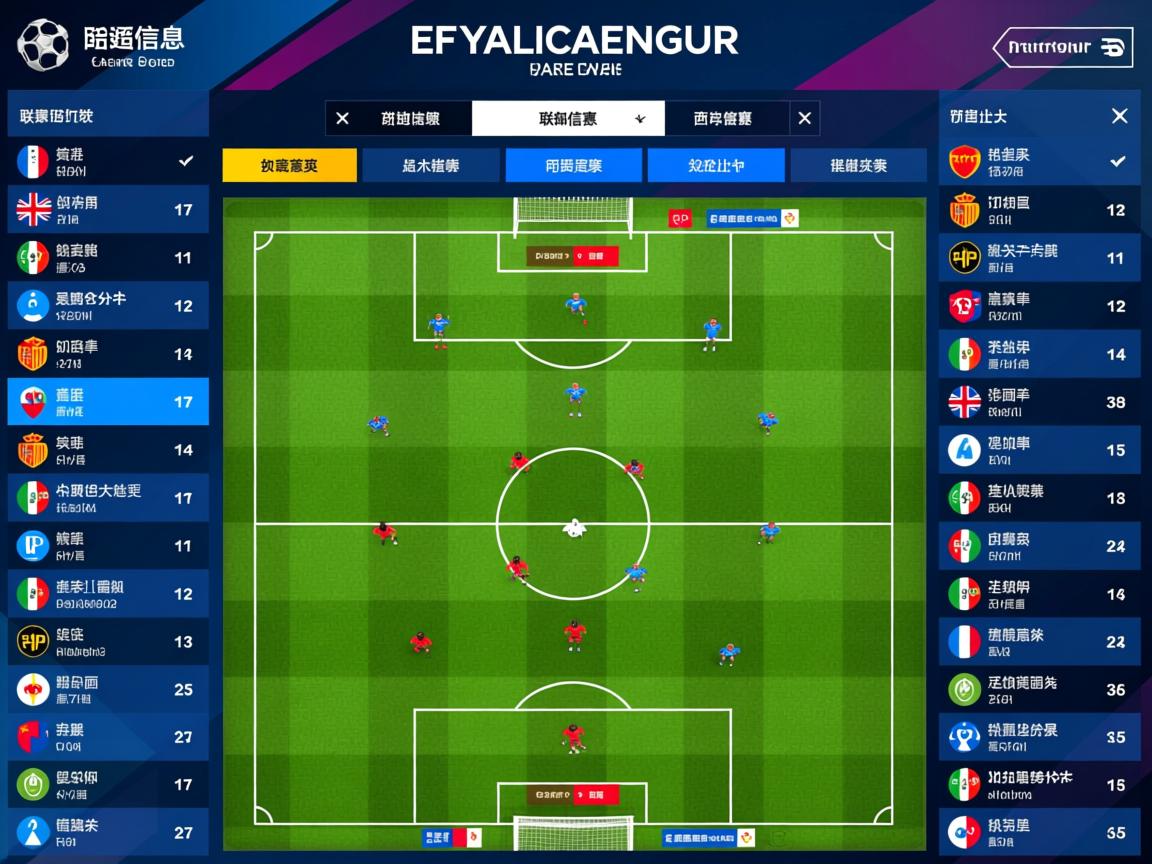Choose the blue trophy badge row showing 35

coord(1039,738)
